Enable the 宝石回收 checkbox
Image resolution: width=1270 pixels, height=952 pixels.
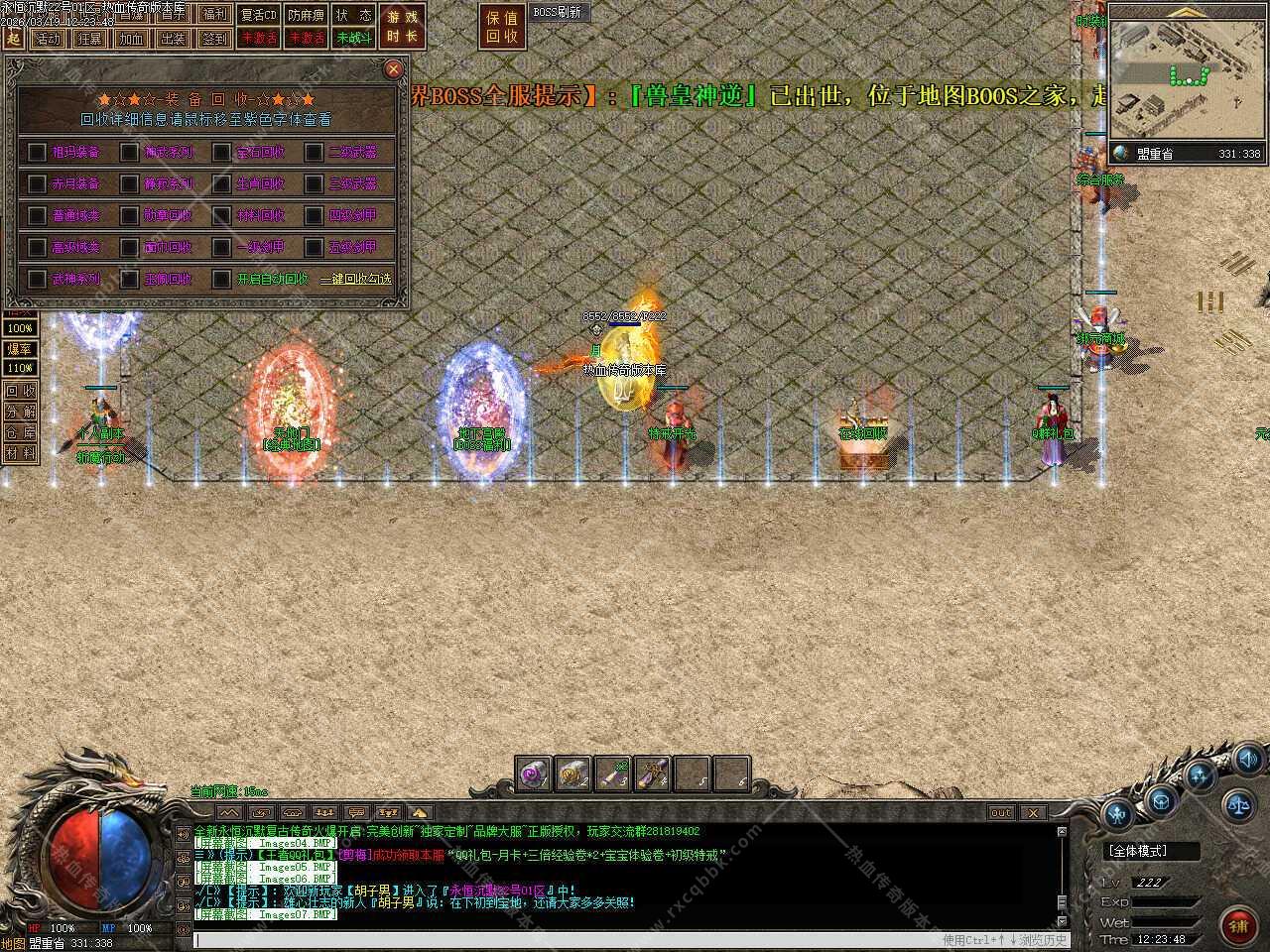coord(222,152)
